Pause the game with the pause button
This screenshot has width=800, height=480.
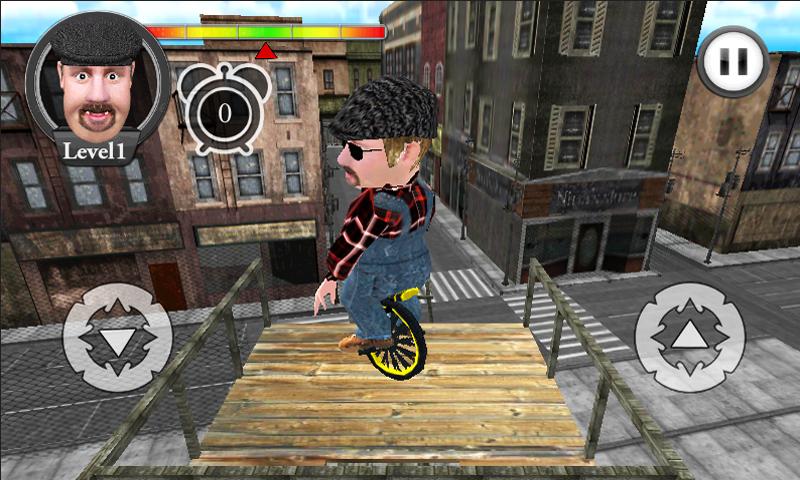tap(733, 61)
